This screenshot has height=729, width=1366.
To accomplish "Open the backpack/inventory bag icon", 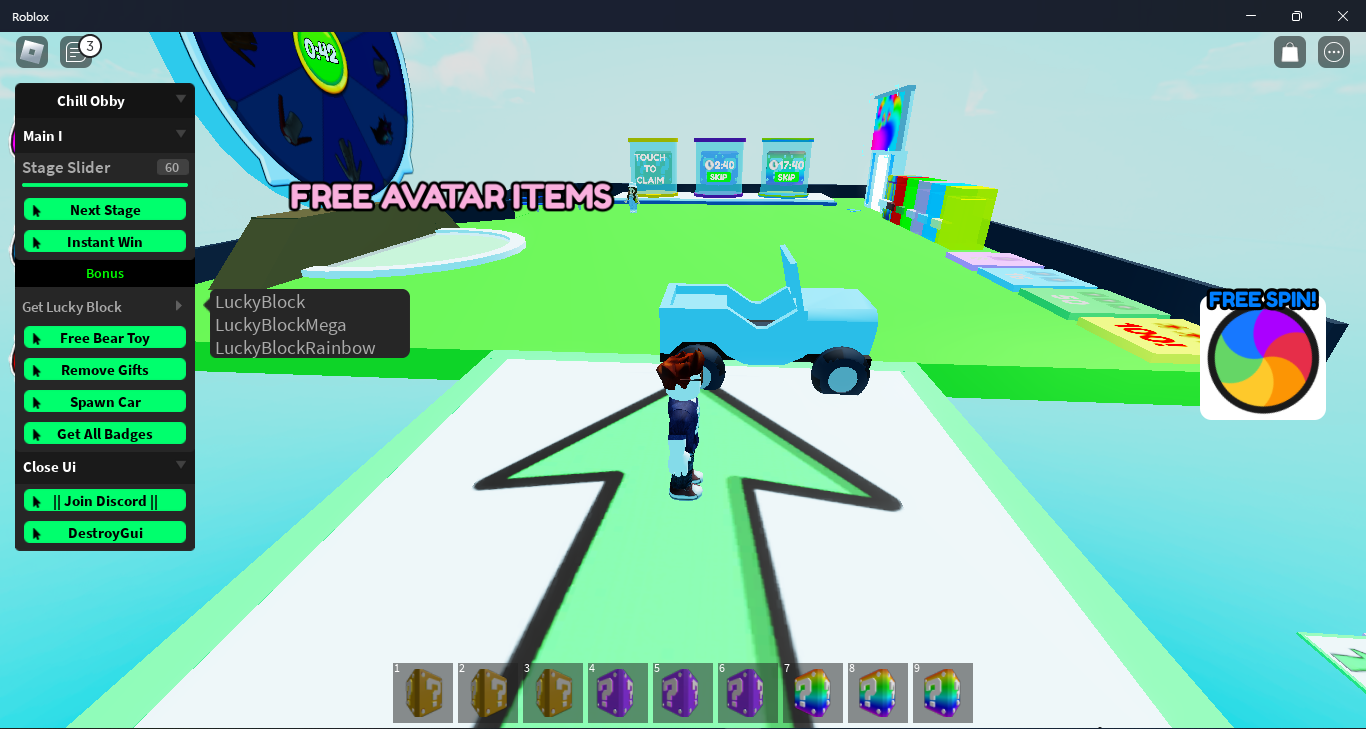I will (1289, 51).
